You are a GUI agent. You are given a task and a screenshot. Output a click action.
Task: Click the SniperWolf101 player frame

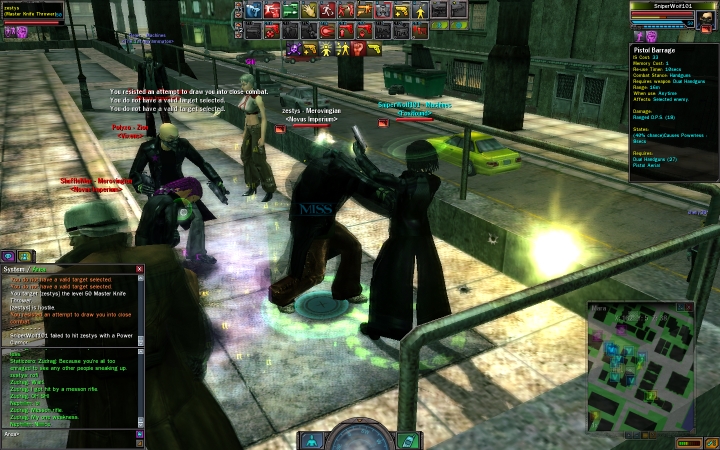click(672, 12)
